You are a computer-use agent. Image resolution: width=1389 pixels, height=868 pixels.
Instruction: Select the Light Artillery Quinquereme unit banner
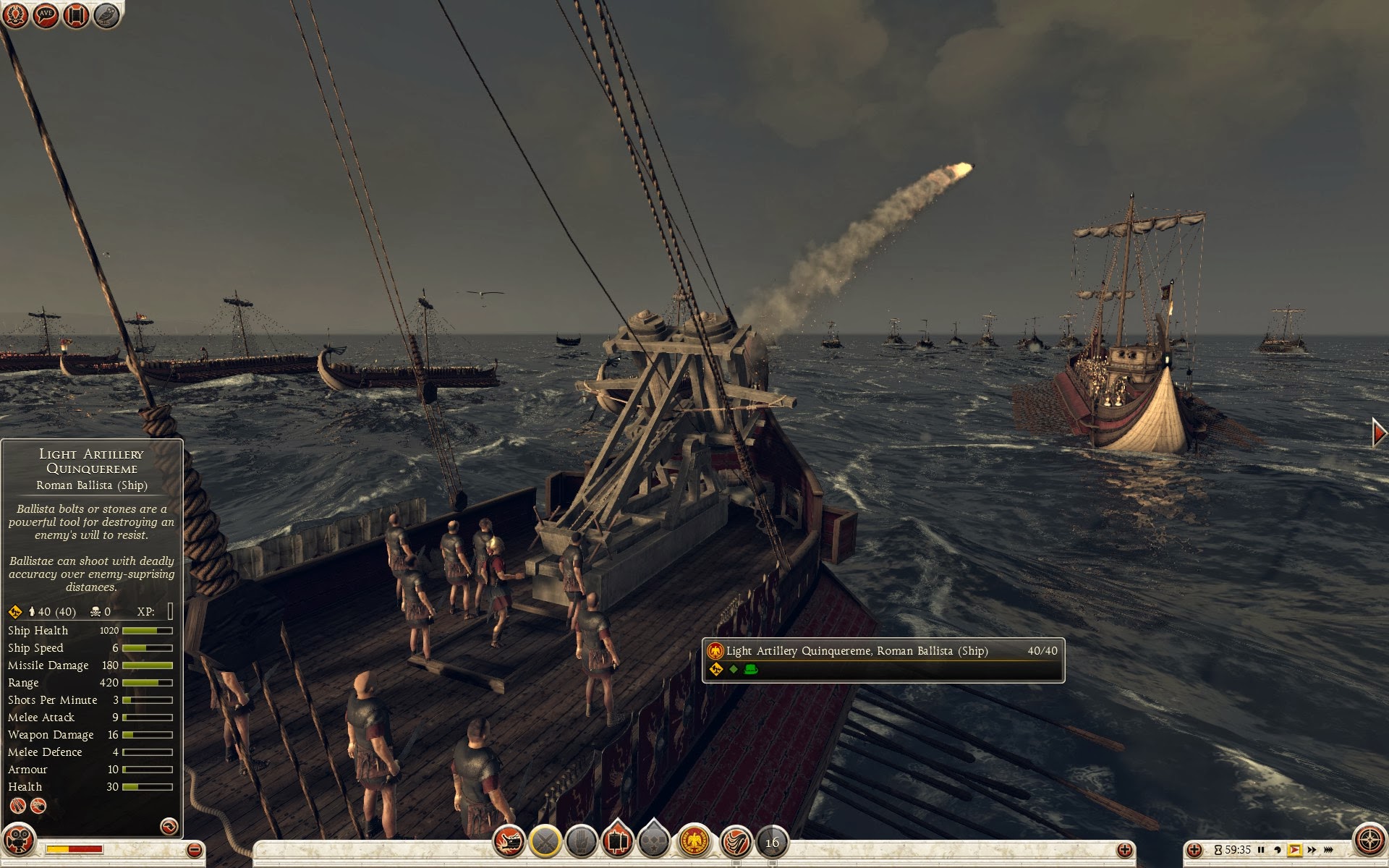coord(883,659)
